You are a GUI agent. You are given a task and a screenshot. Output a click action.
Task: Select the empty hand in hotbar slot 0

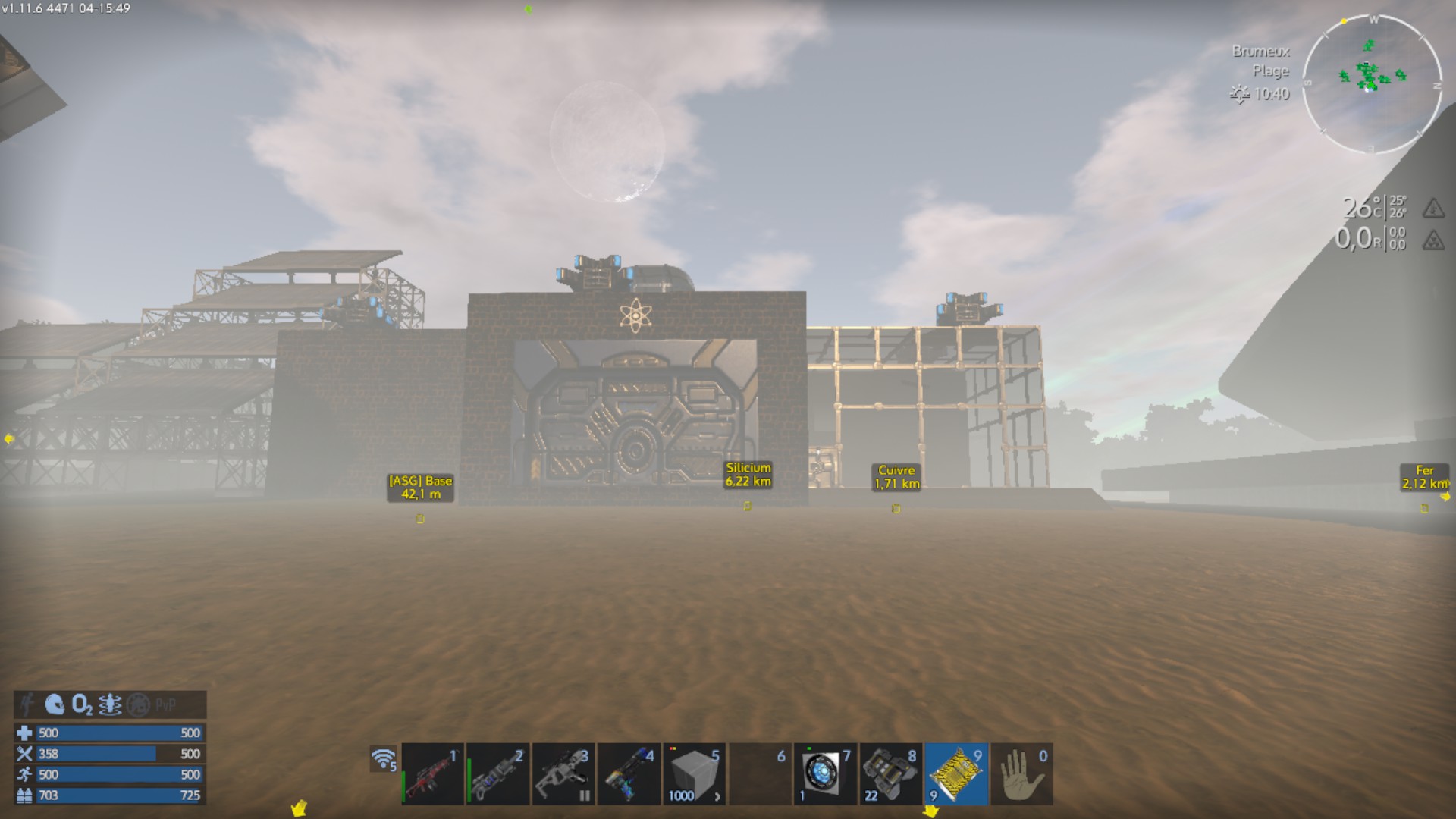[x=1020, y=772]
